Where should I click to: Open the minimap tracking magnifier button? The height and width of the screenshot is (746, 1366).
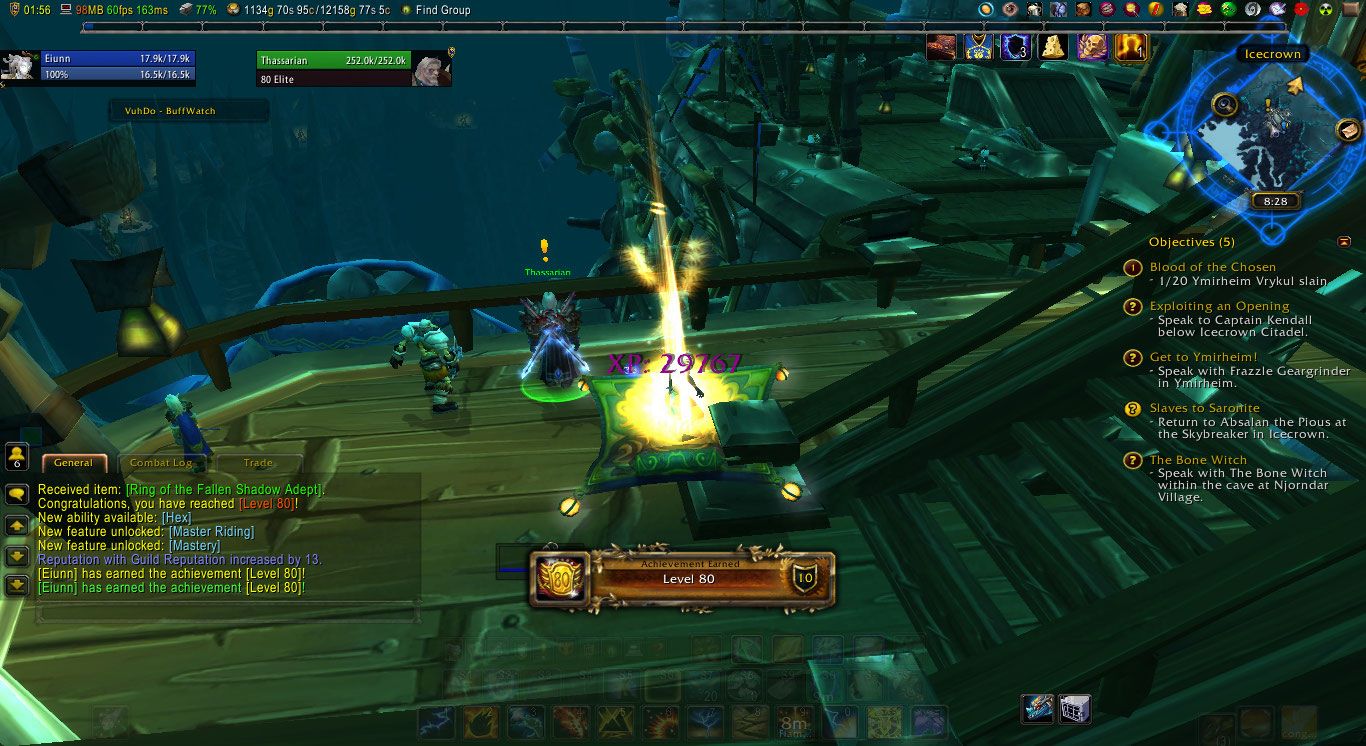point(1224,104)
